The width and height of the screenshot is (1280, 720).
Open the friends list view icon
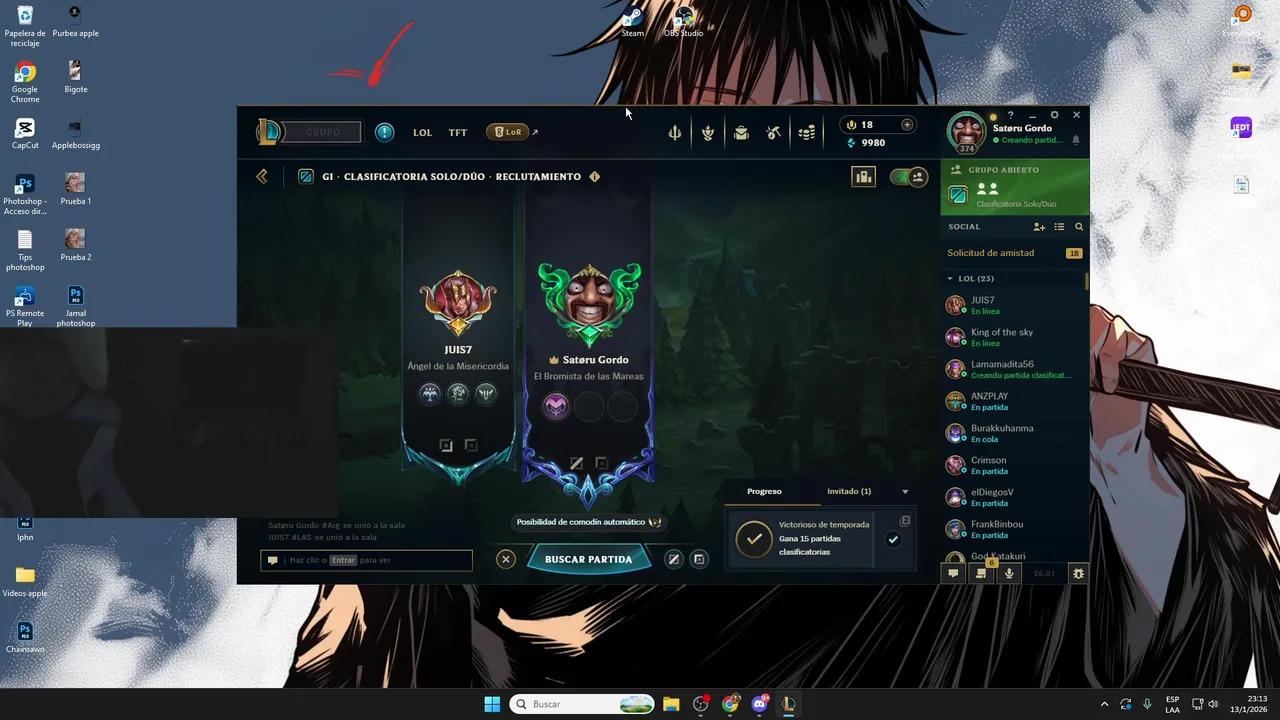(1059, 227)
